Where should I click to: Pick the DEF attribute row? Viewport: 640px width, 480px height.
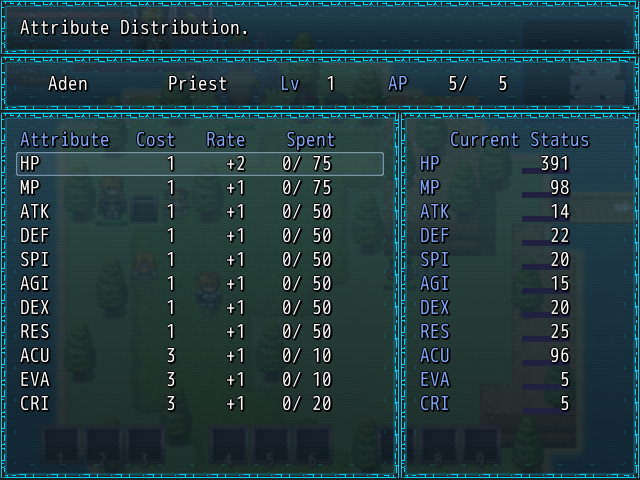pyautogui.click(x=200, y=236)
